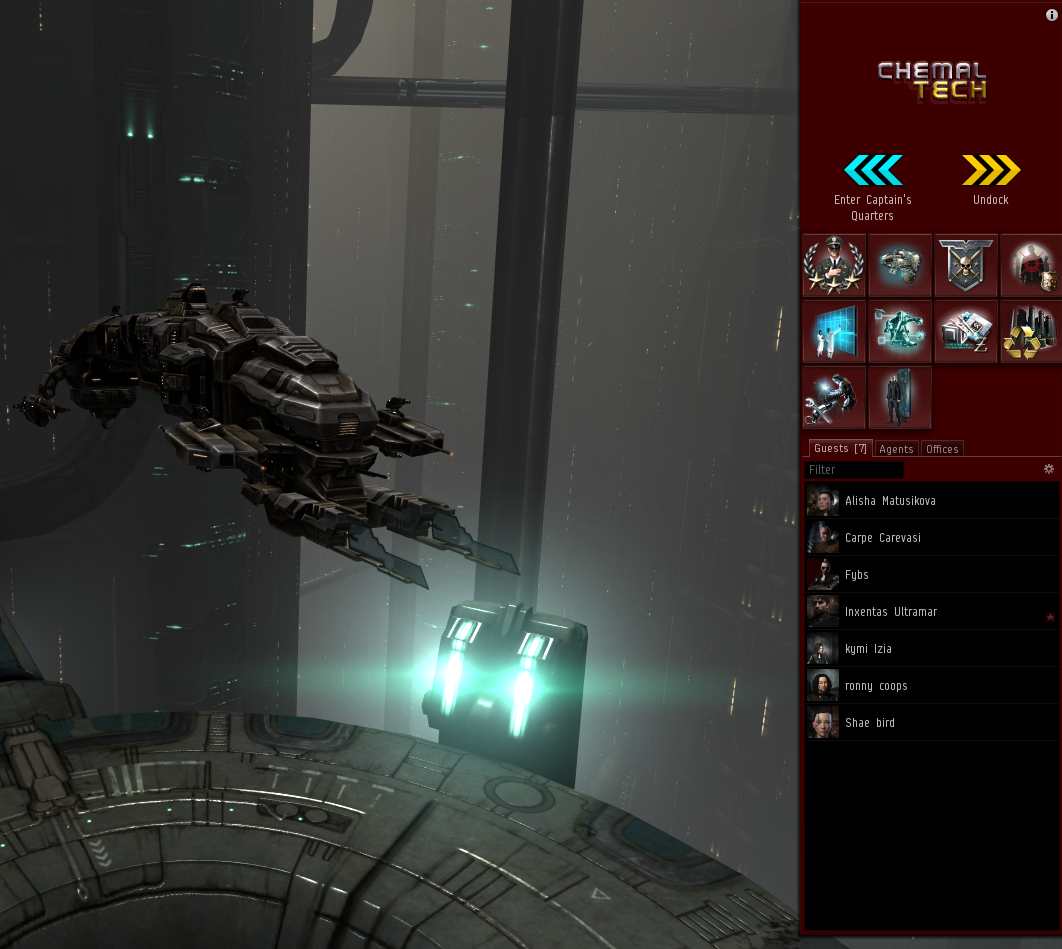Select guest Inxentas Ultramar
The image size is (1062, 949).
891,612
